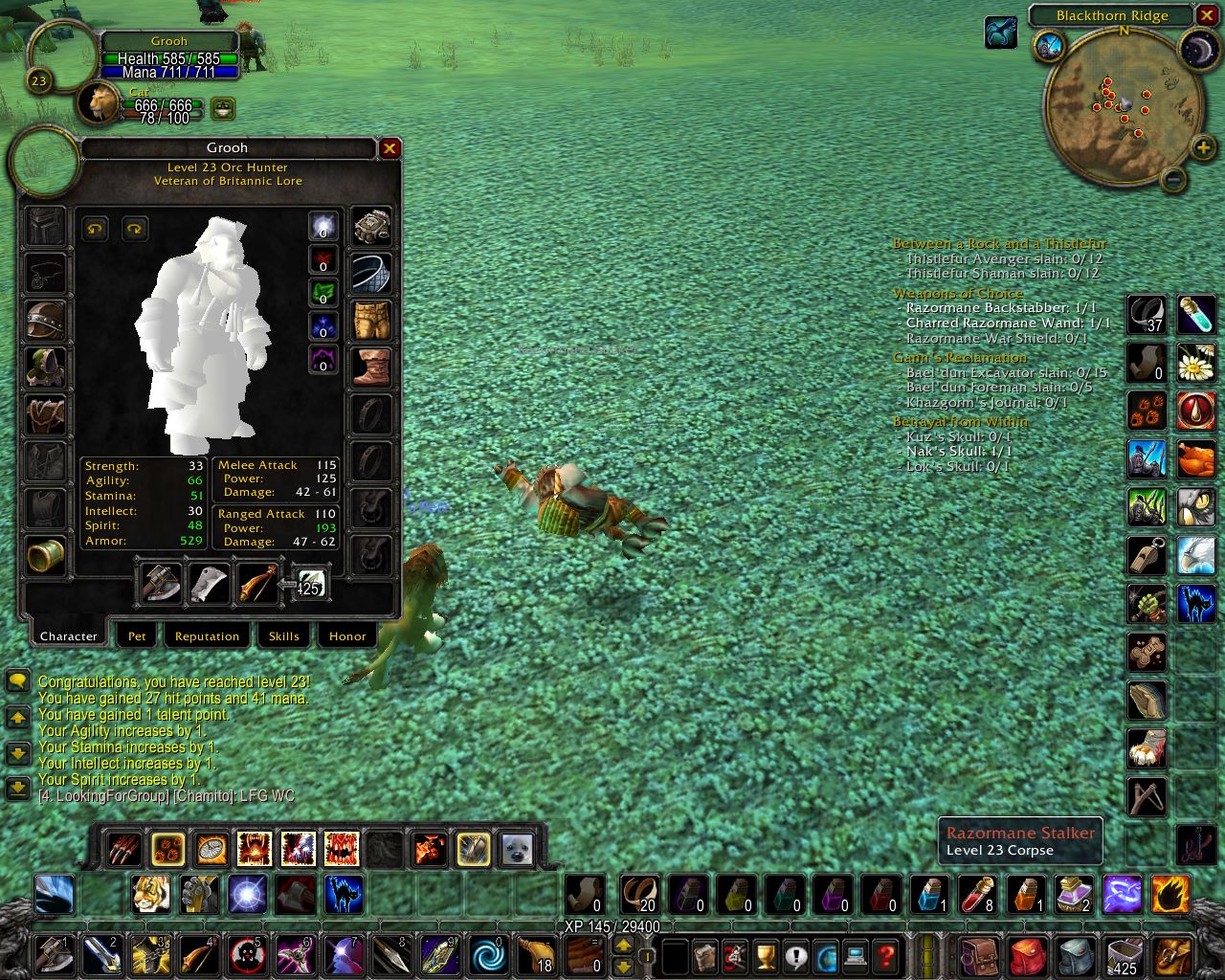Zoom in on the minimap

pos(1203,147)
